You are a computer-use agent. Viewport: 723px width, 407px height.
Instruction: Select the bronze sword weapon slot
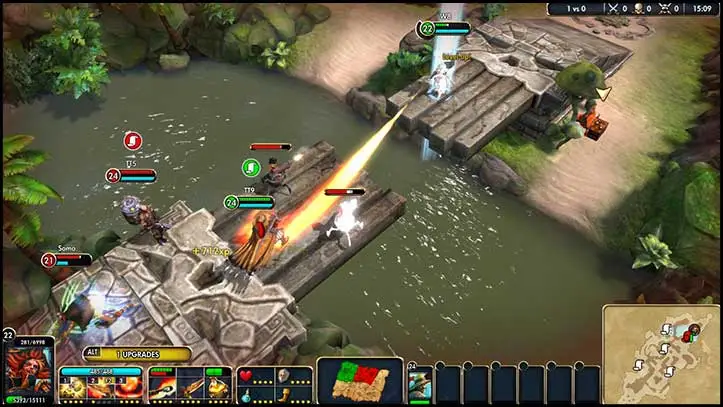click(190, 386)
